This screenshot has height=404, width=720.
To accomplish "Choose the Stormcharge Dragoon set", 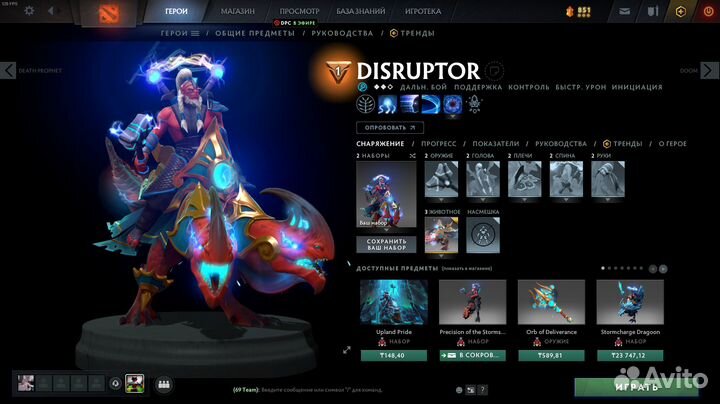I will 629,302.
